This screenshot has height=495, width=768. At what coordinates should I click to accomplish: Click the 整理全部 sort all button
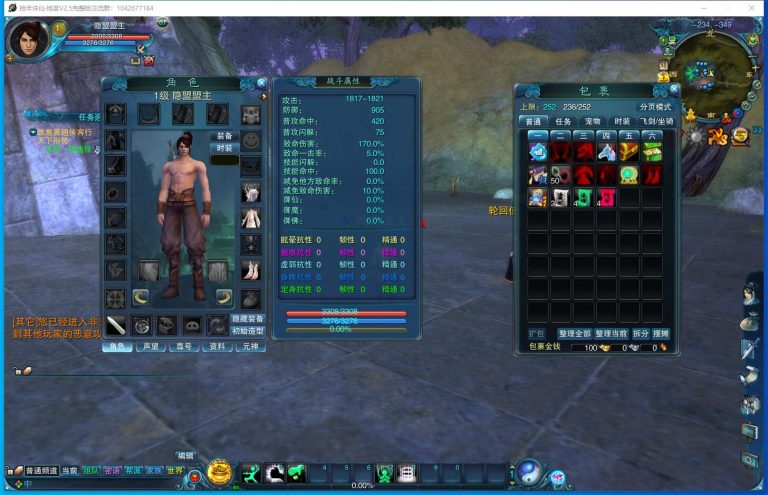[574, 333]
